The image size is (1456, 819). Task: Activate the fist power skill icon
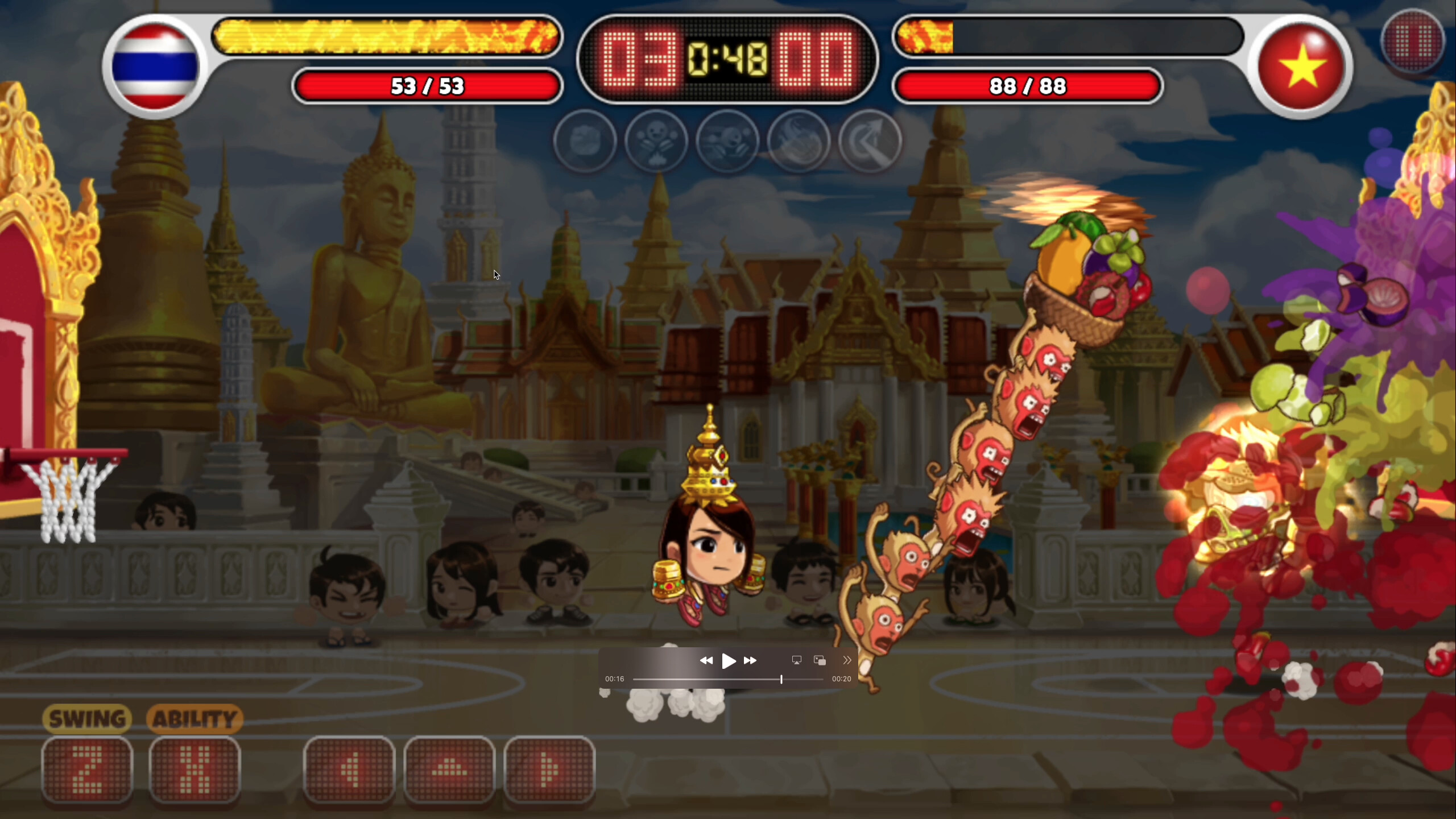coord(585,142)
